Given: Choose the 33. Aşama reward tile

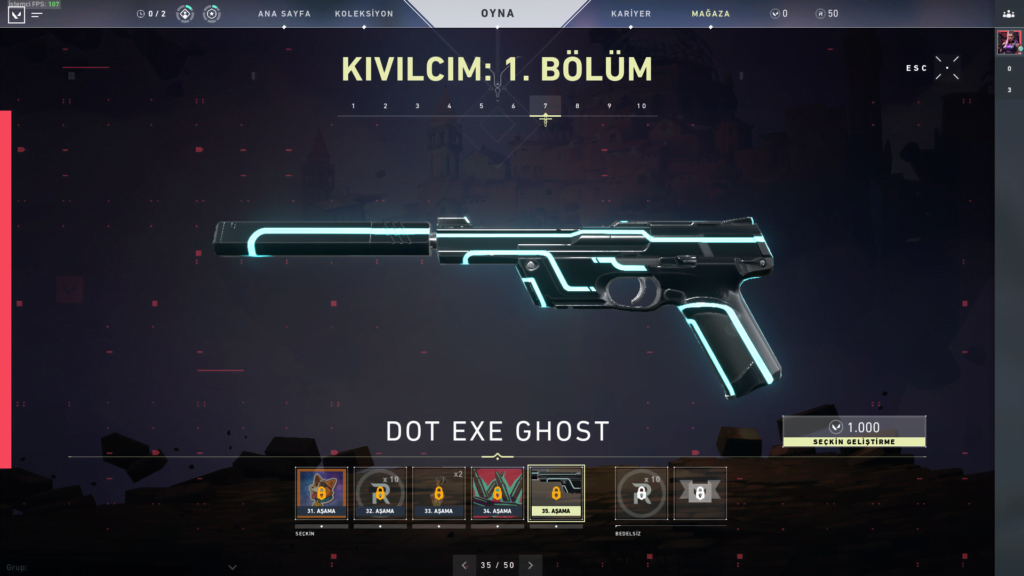Looking at the screenshot, I should tap(438, 493).
